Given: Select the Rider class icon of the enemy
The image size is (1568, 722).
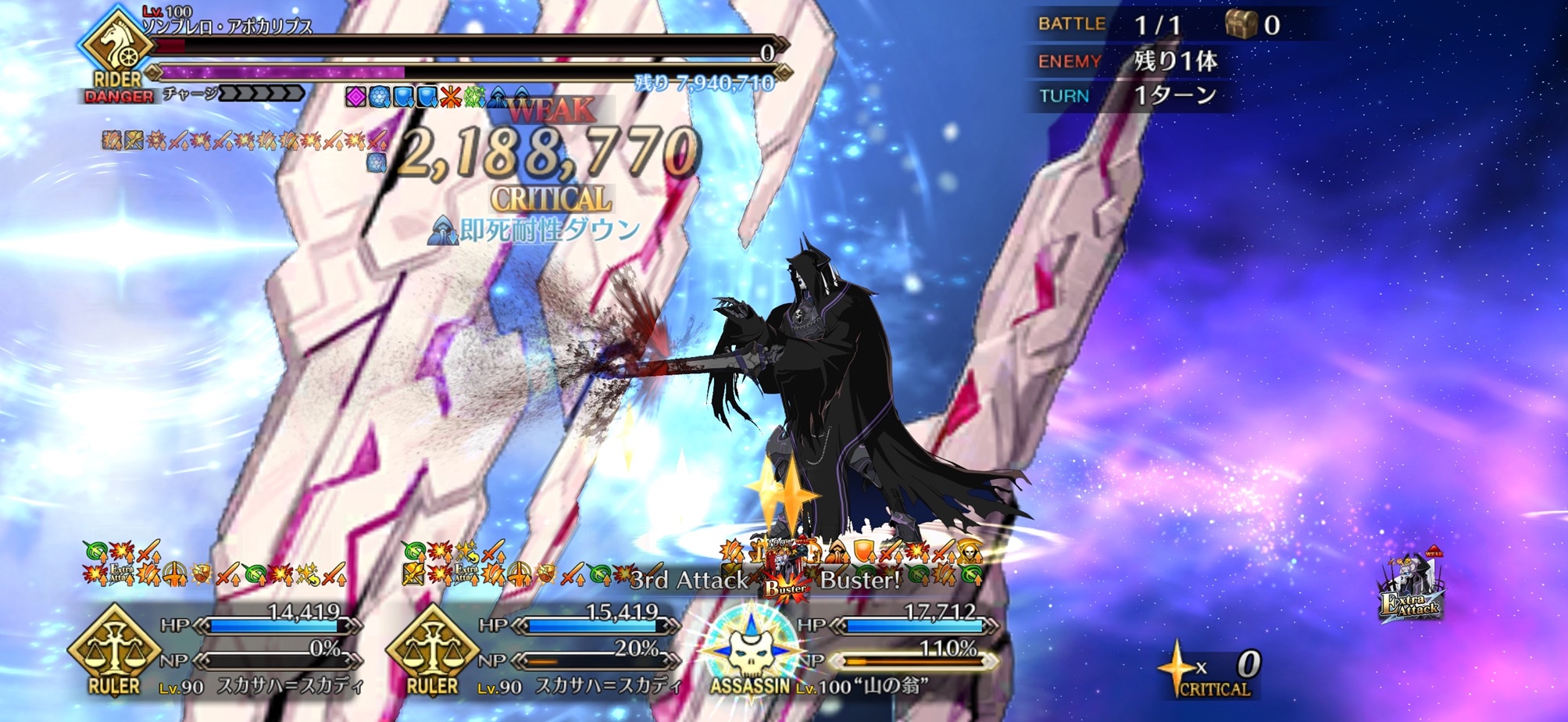Looking at the screenshot, I should click(117, 47).
